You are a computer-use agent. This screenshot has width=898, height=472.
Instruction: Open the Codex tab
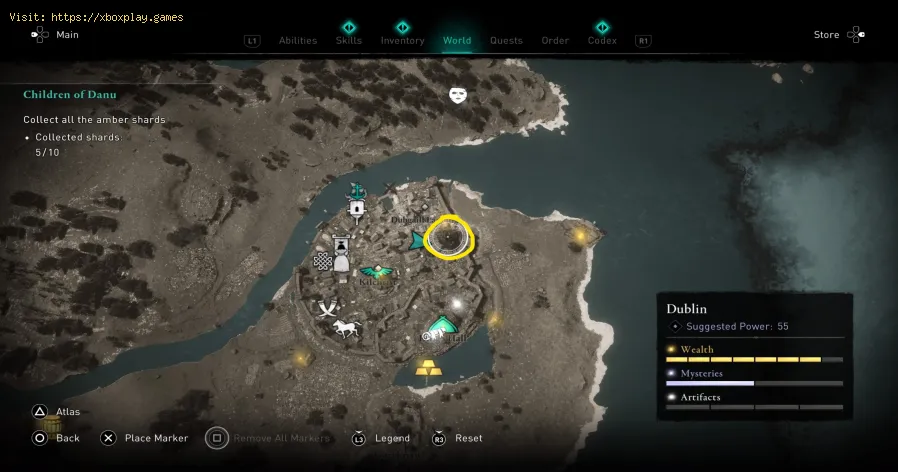point(602,41)
